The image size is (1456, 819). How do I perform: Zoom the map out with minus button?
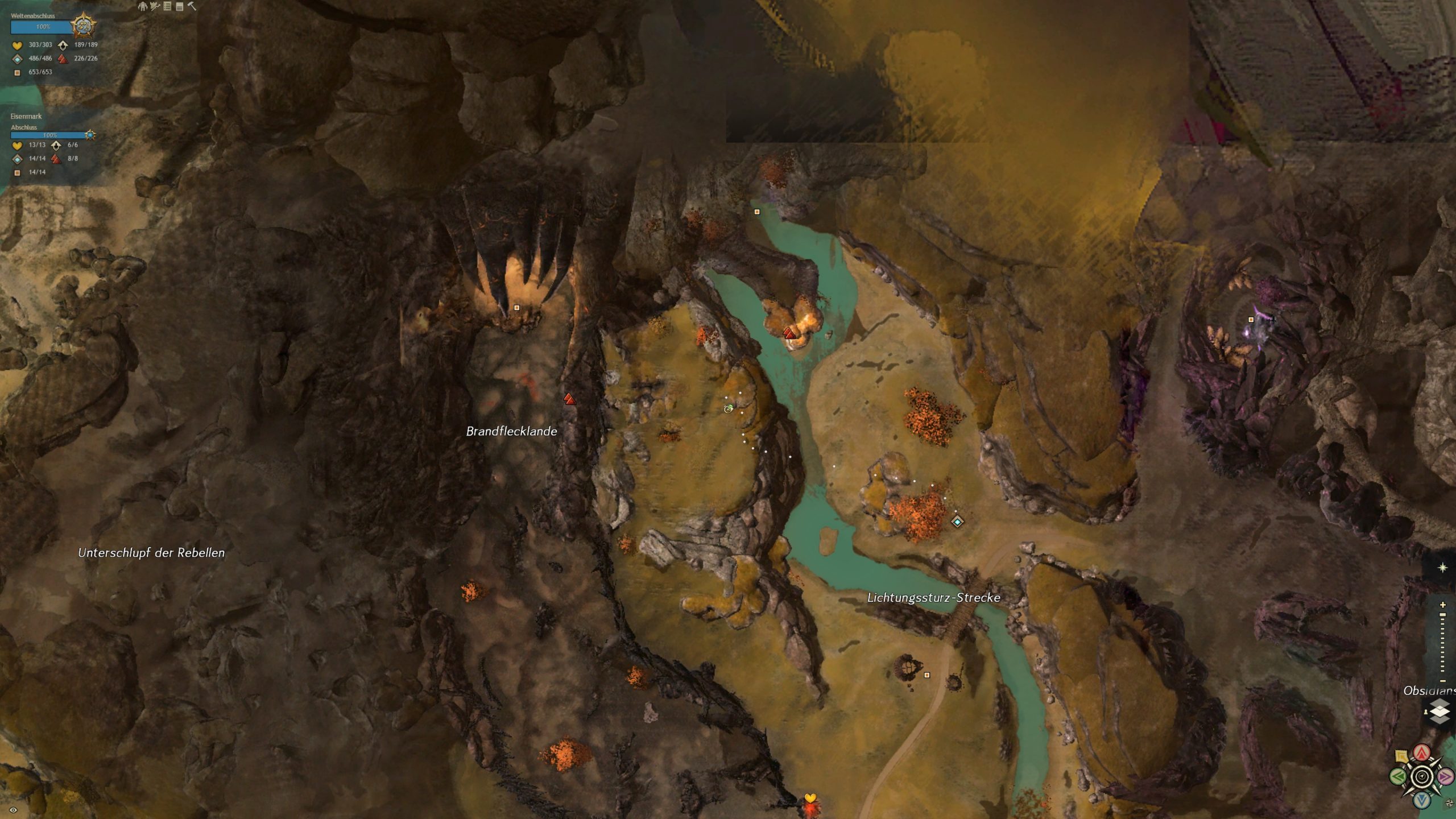point(1442,681)
